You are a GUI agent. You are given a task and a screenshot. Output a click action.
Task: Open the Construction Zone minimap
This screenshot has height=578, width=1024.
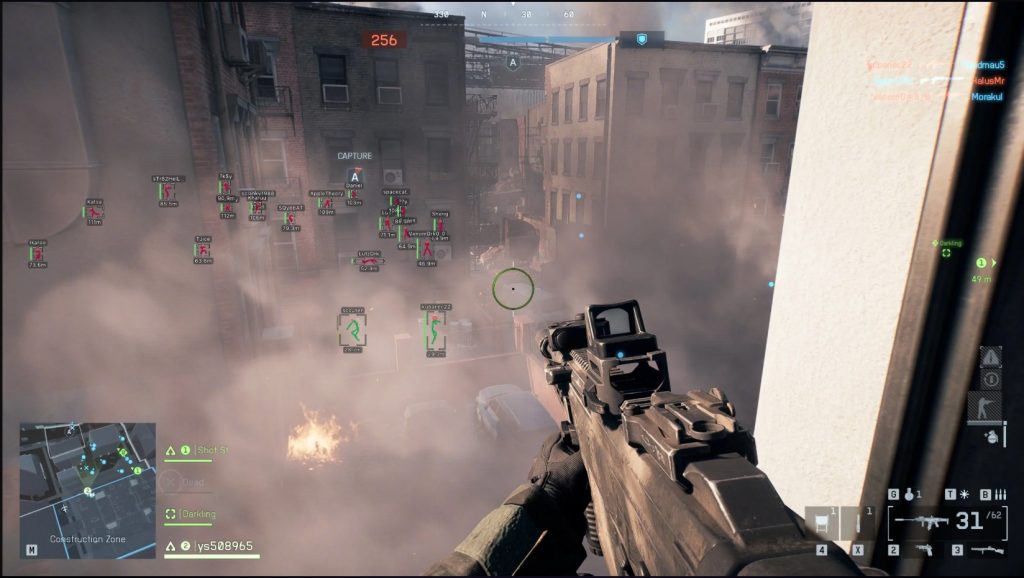point(87,482)
